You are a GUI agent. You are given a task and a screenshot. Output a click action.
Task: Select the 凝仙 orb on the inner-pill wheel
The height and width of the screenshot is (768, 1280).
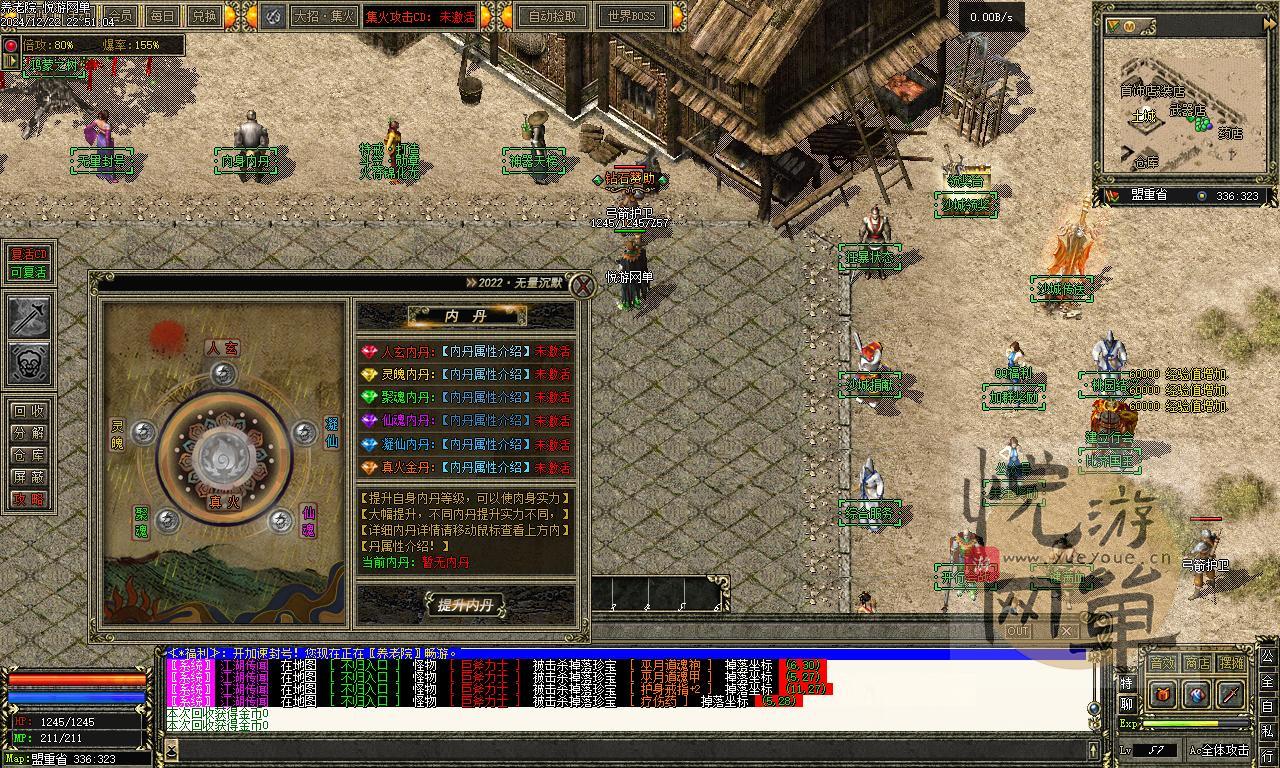tap(305, 432)
